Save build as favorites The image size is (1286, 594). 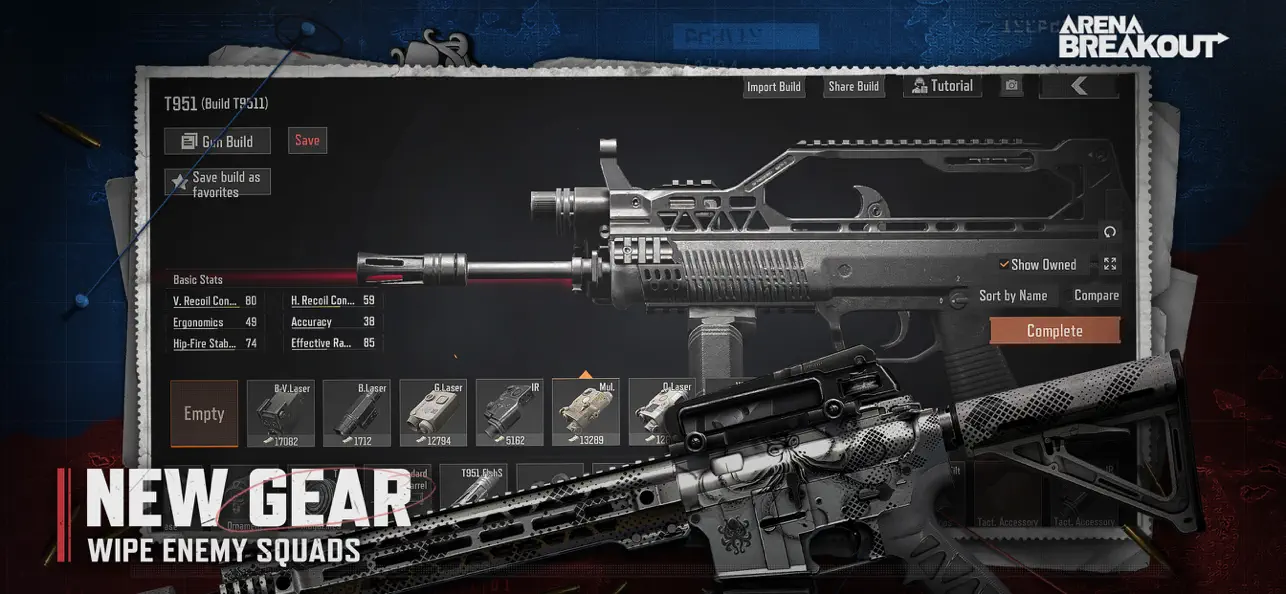[x=217, y=183]
